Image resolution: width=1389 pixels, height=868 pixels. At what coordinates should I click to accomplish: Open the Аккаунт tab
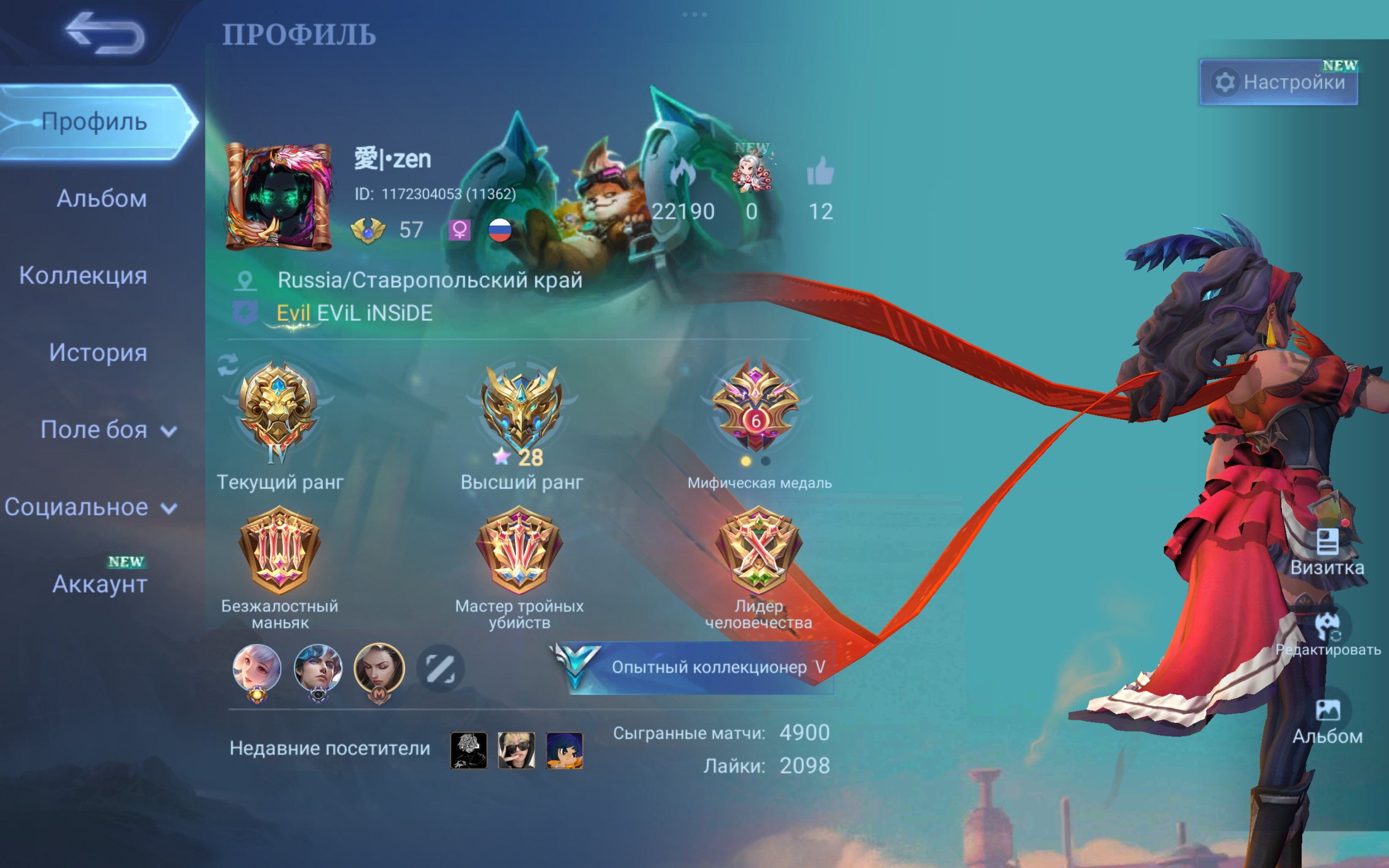(x=100, y=584)
